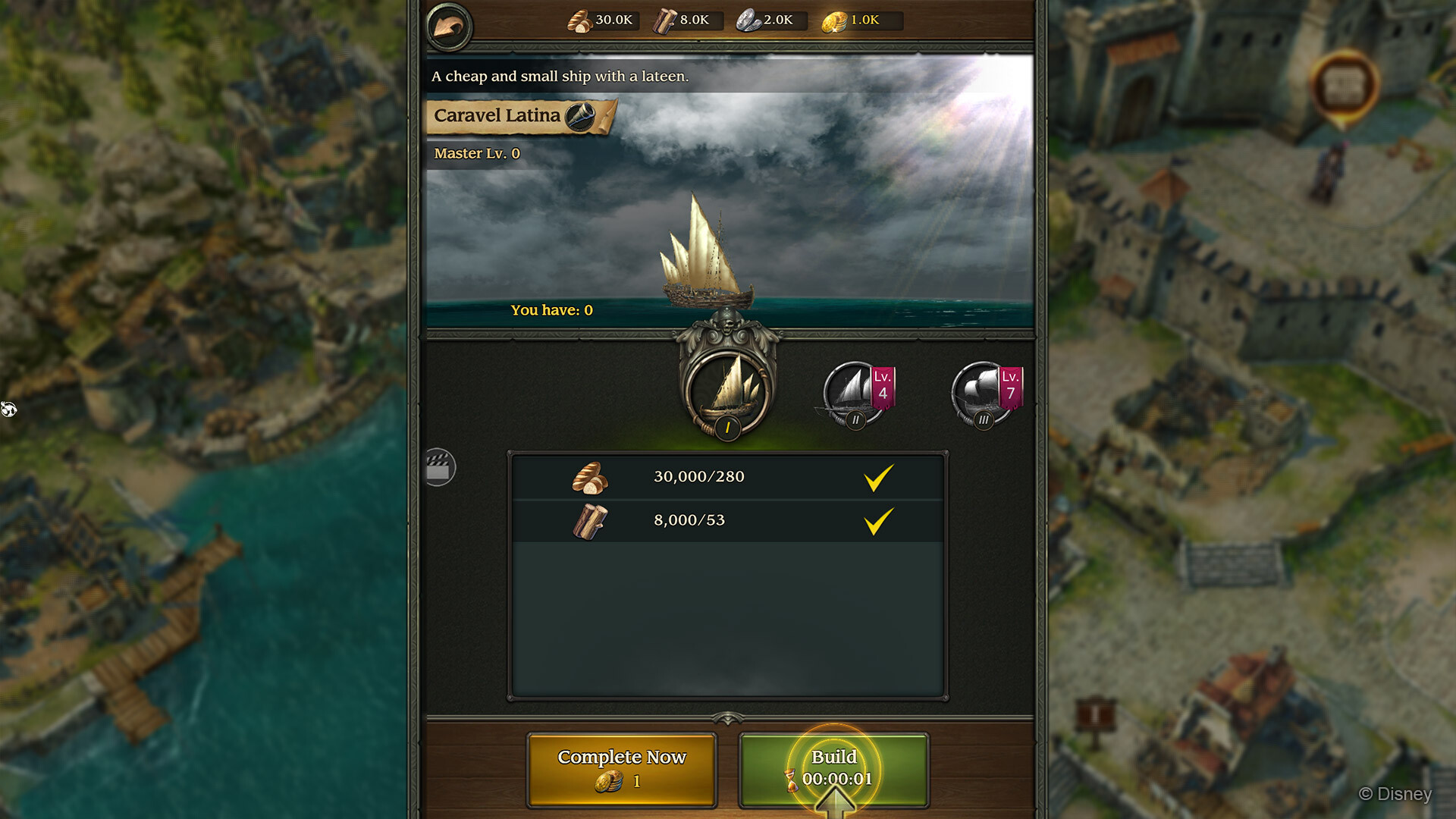Click the glowing upward tutorial arrow

click(x=836, y=804)
